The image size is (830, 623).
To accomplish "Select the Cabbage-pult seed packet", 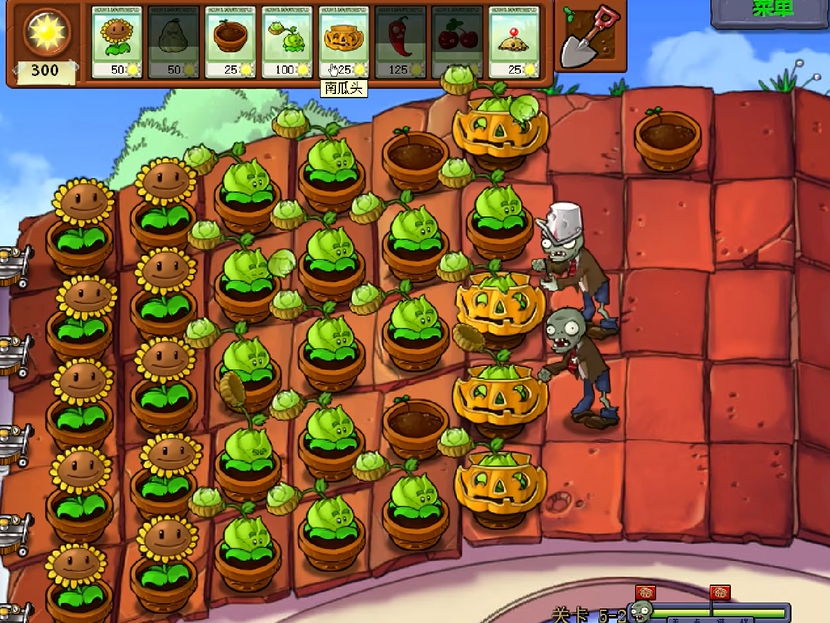I will (288, 42).
